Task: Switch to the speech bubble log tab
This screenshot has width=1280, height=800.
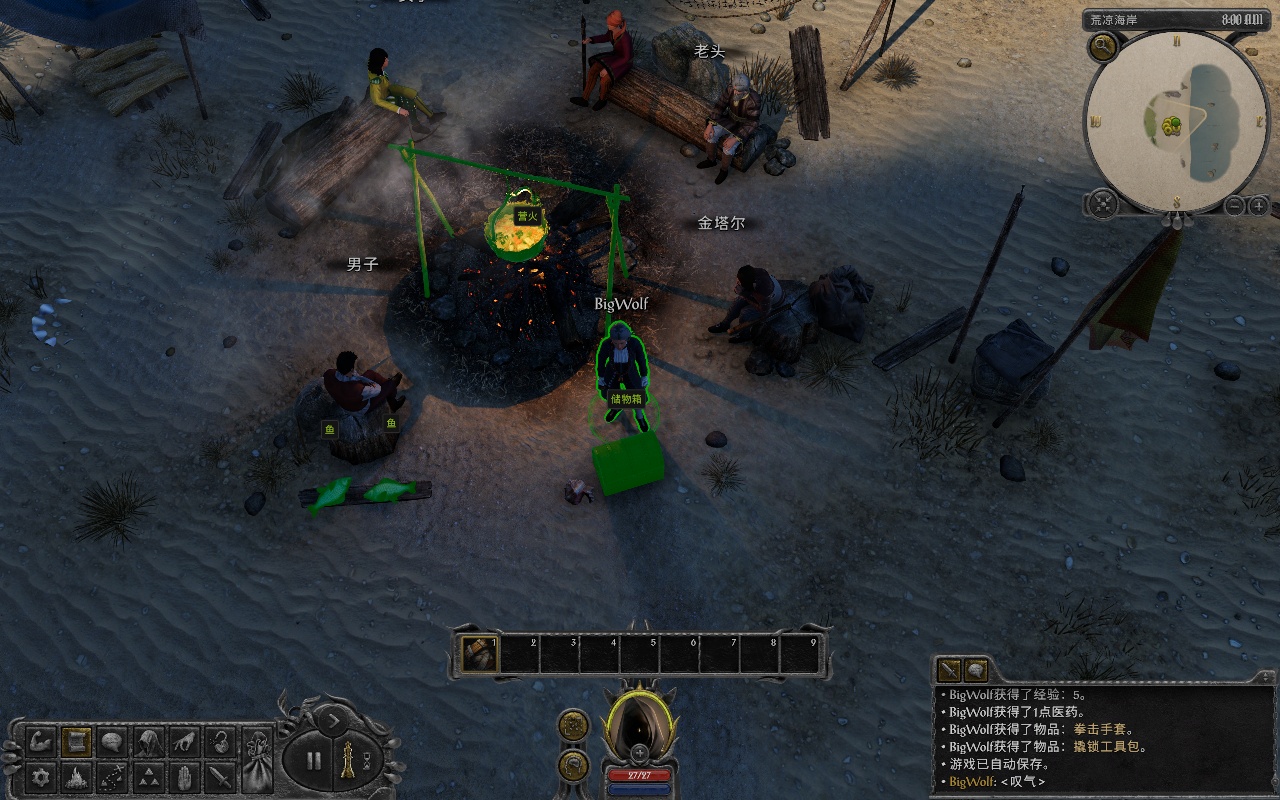Action: tap(975, 671)
